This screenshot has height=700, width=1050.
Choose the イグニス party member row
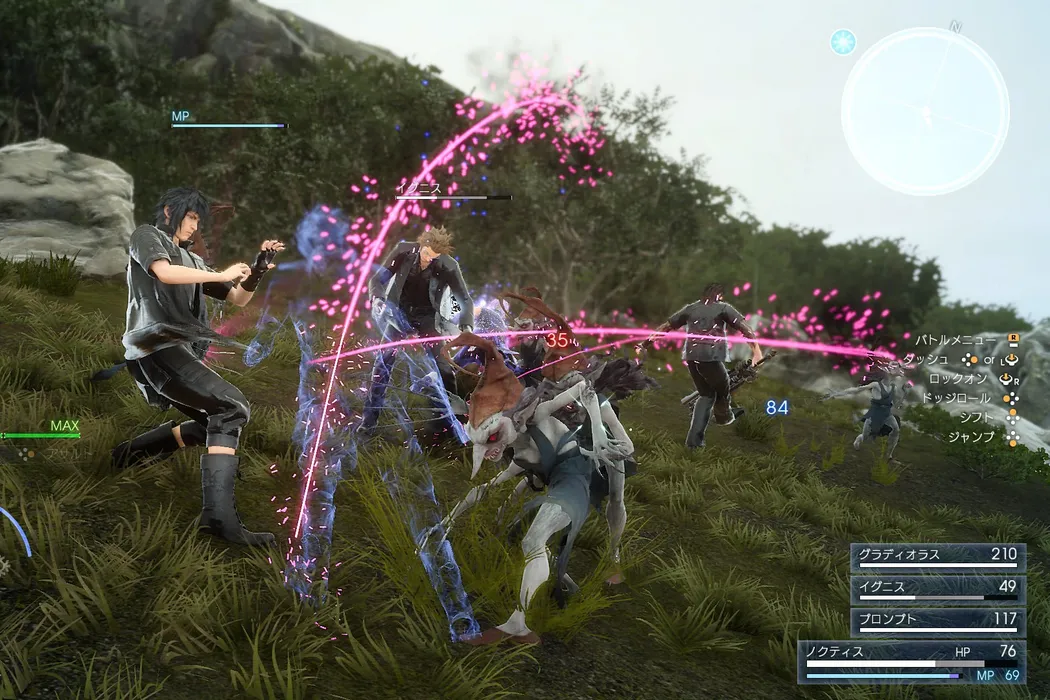click(938, 590)
